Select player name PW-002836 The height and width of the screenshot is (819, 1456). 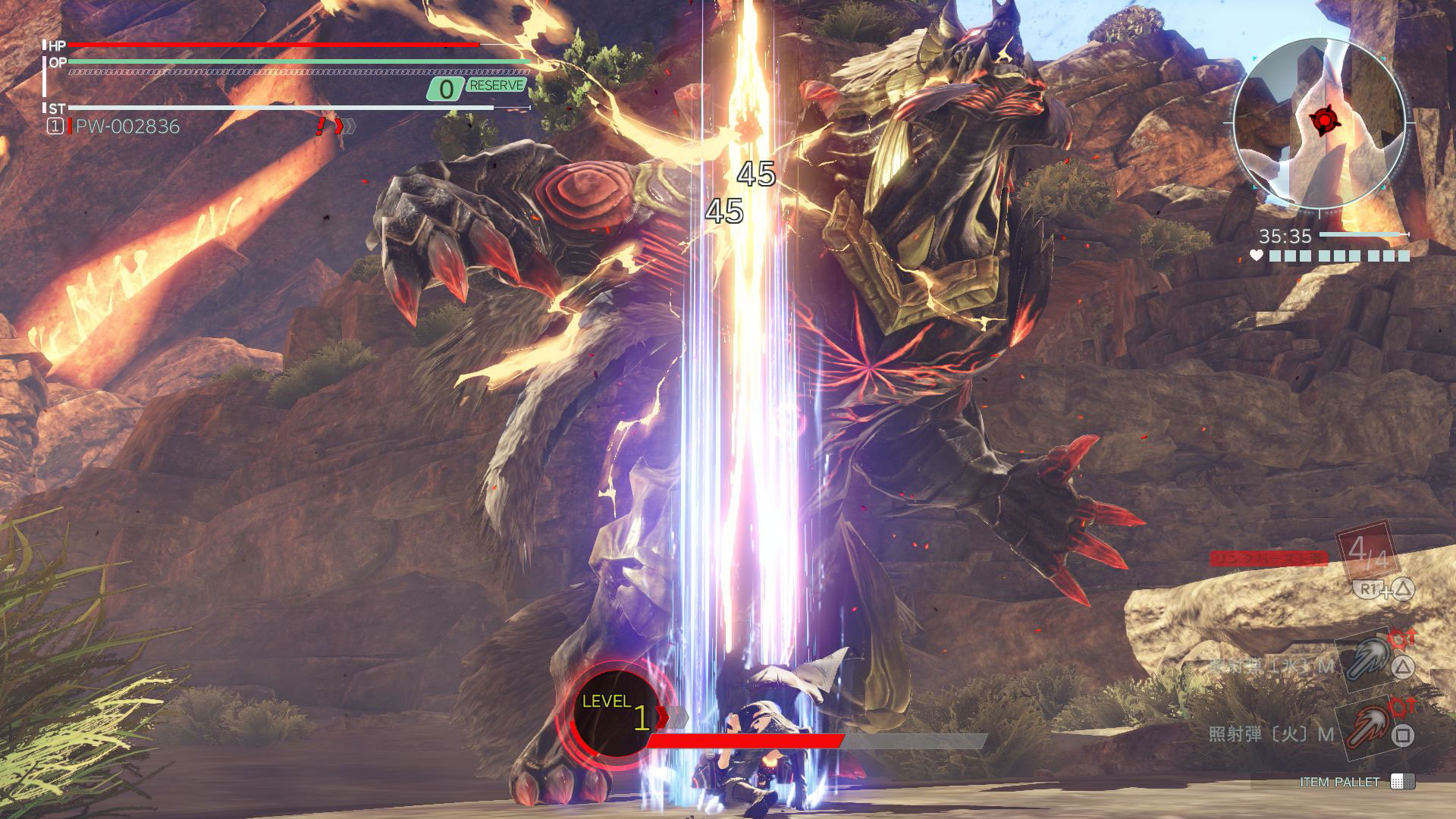127,127
